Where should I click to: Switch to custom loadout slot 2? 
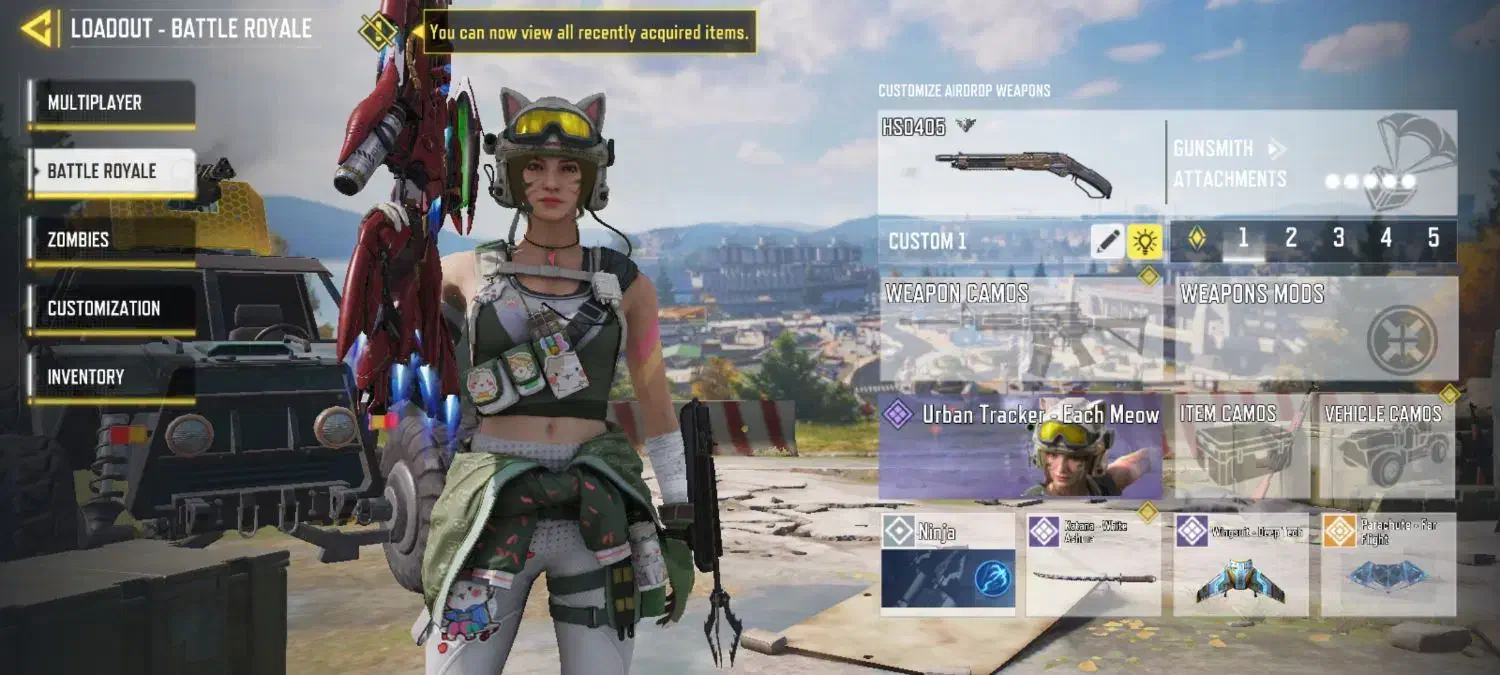click(1291, 238)
